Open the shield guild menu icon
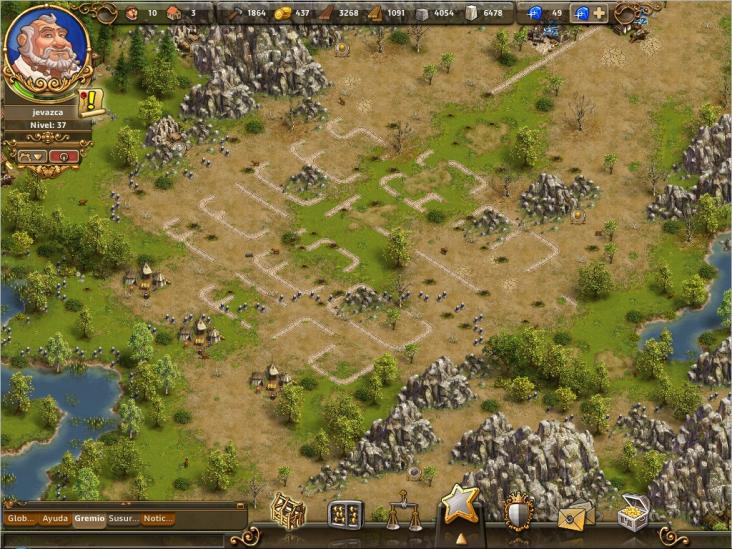Image resolution: width=732 pixels, height=549 pixels. pyautogui.click(x=518, y=511)
